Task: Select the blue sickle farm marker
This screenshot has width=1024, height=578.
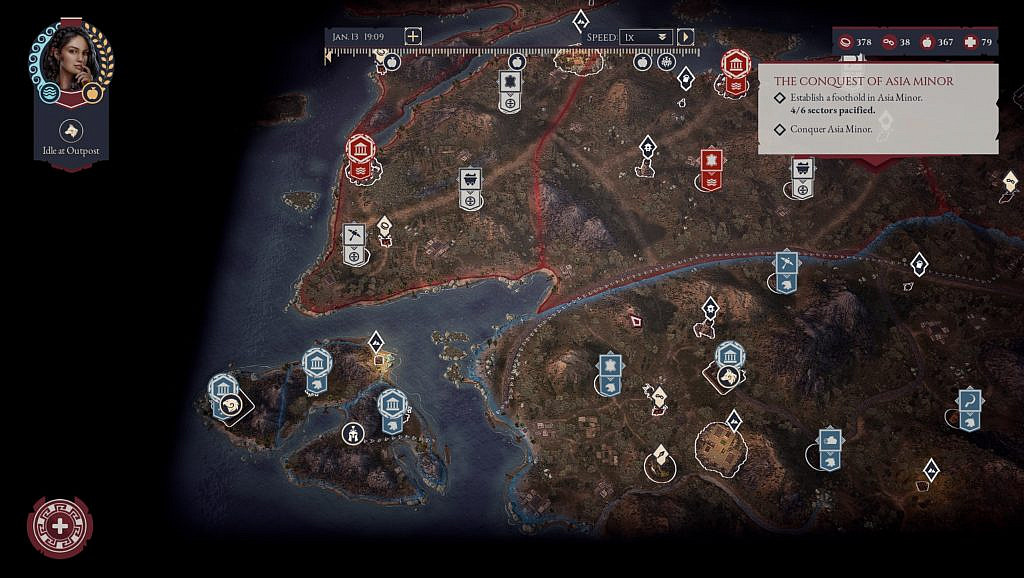Action: click(x=968, y=401)
